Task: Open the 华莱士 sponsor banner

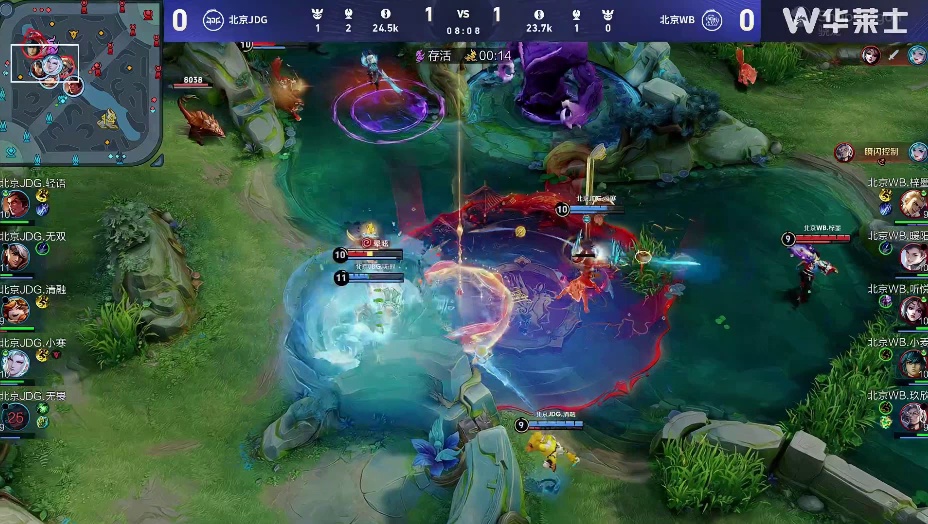Action: tap(845, 20)
